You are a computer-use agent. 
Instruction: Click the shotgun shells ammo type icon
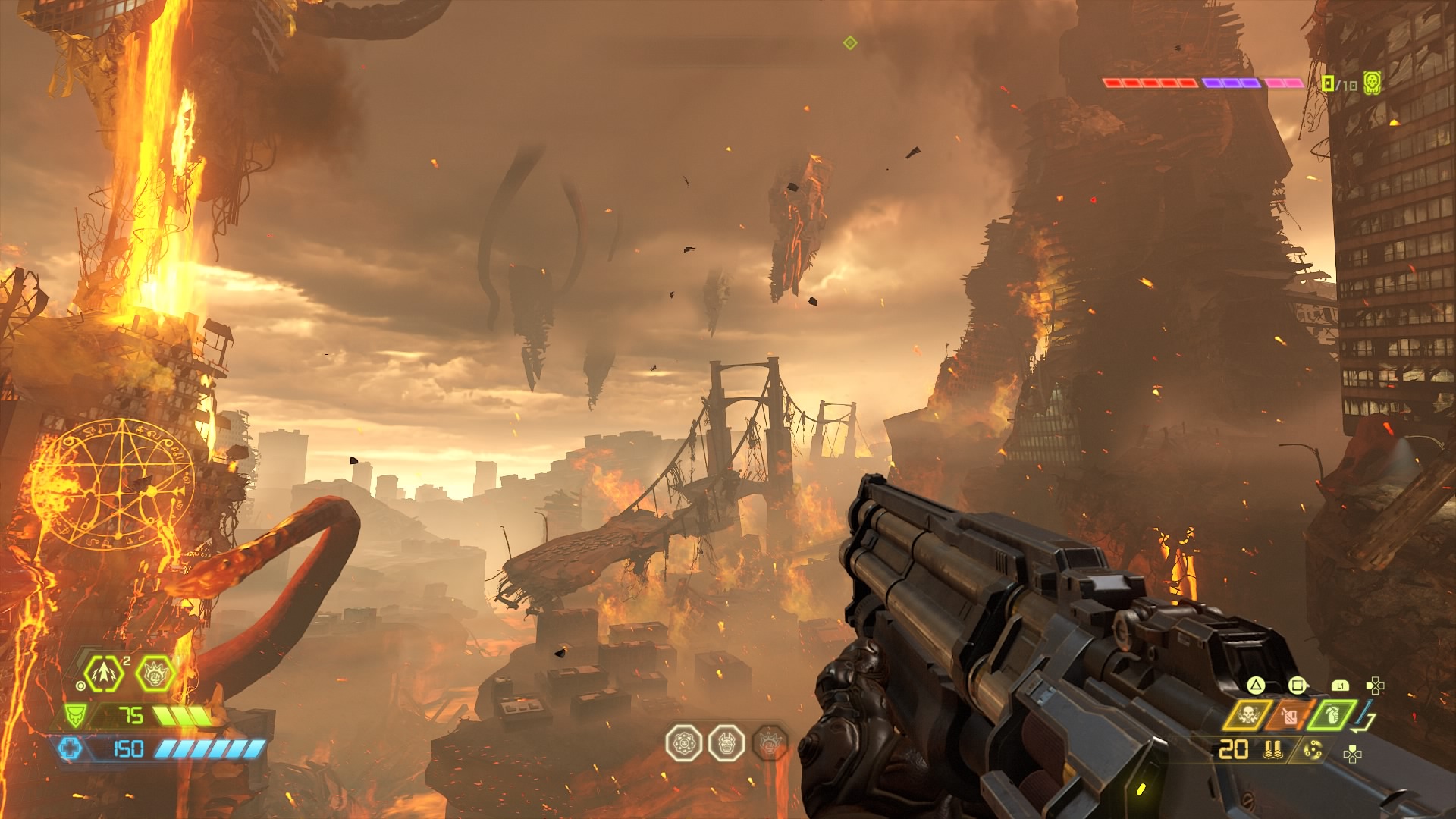1273,750
